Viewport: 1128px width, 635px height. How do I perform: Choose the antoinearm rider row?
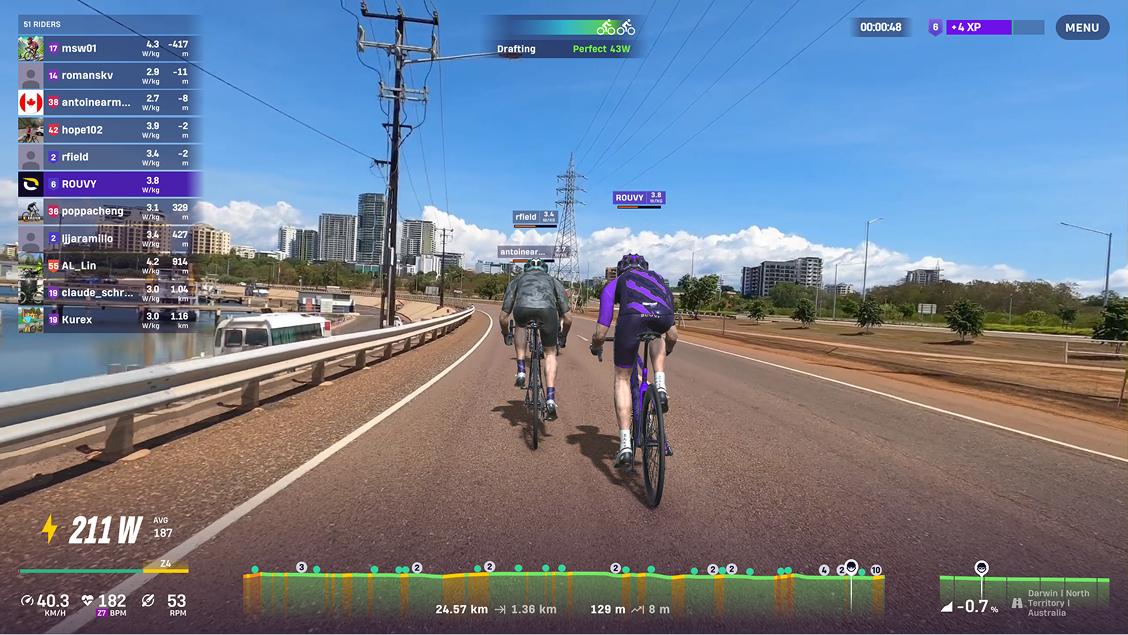[x=109, y=102]
